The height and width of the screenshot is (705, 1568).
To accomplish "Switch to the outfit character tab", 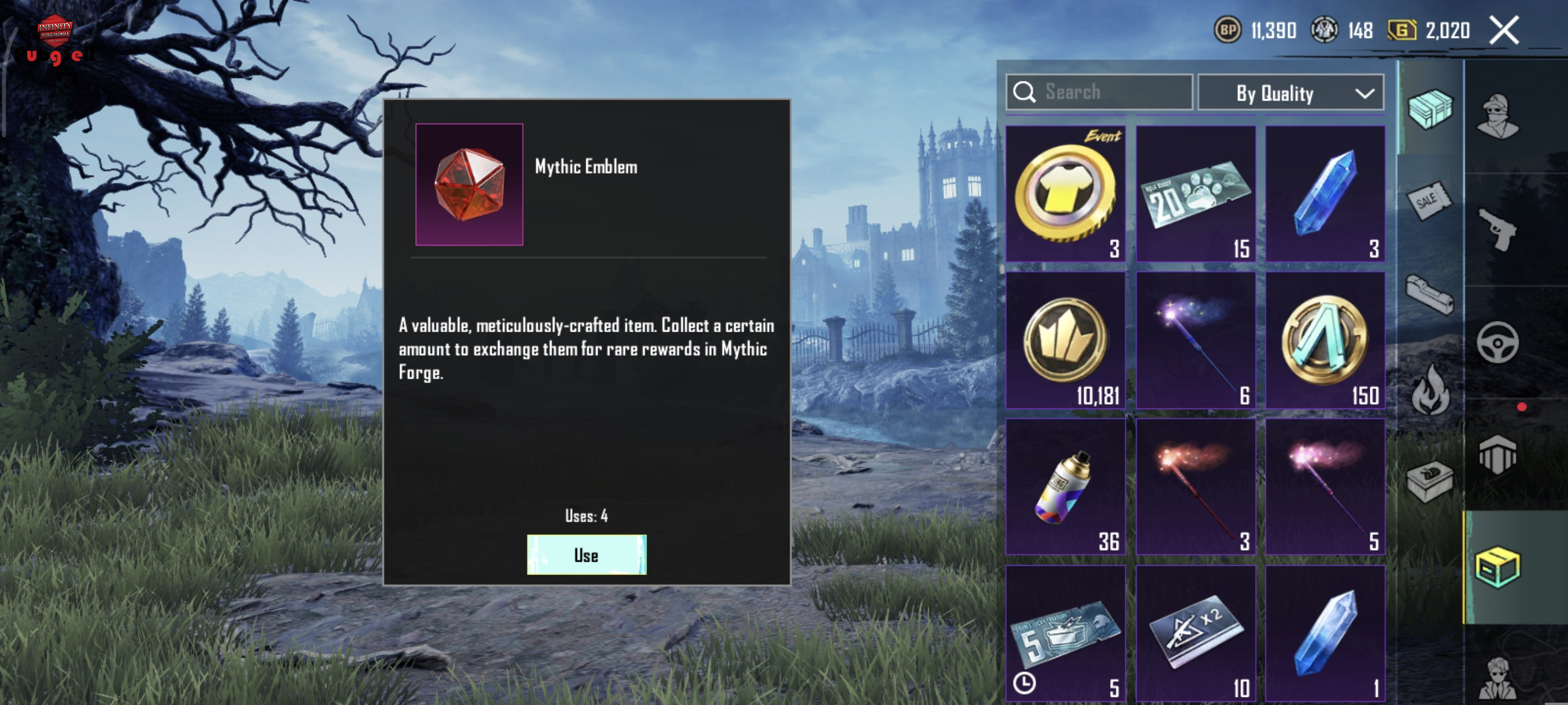I will [x=1498, y=116].
